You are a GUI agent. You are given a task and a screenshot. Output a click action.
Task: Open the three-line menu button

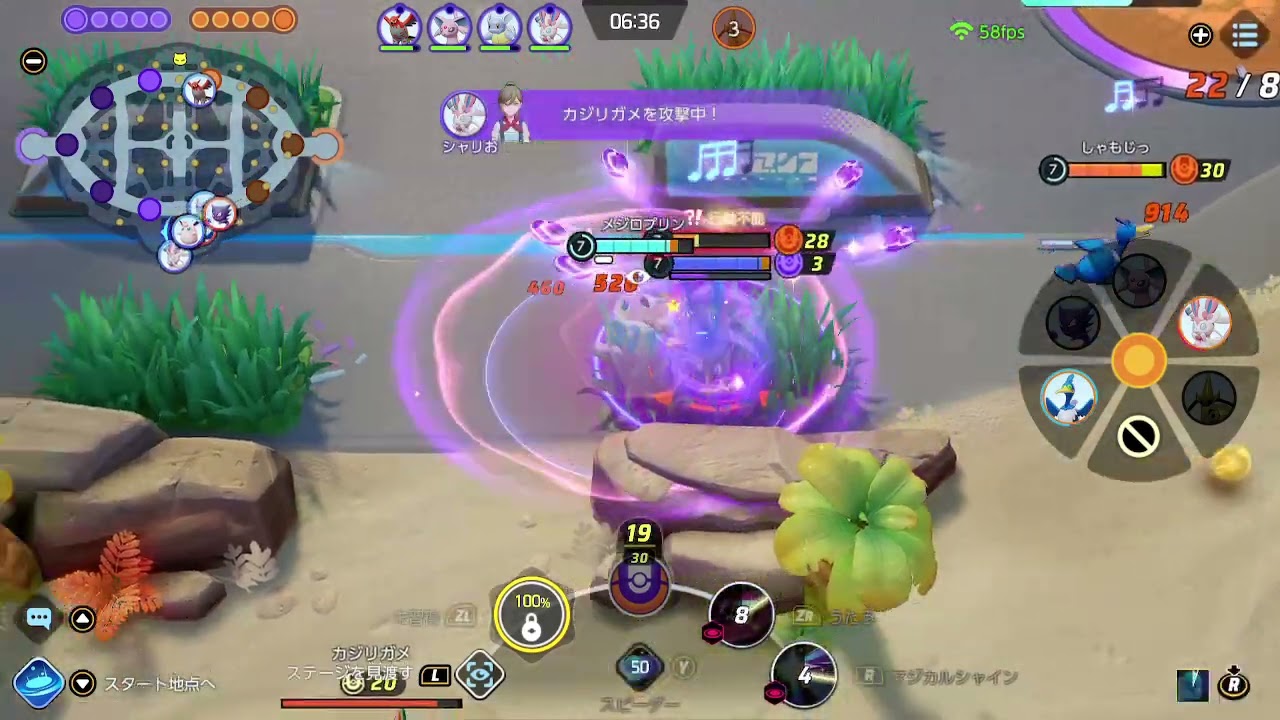click(x=1245, y=35)
